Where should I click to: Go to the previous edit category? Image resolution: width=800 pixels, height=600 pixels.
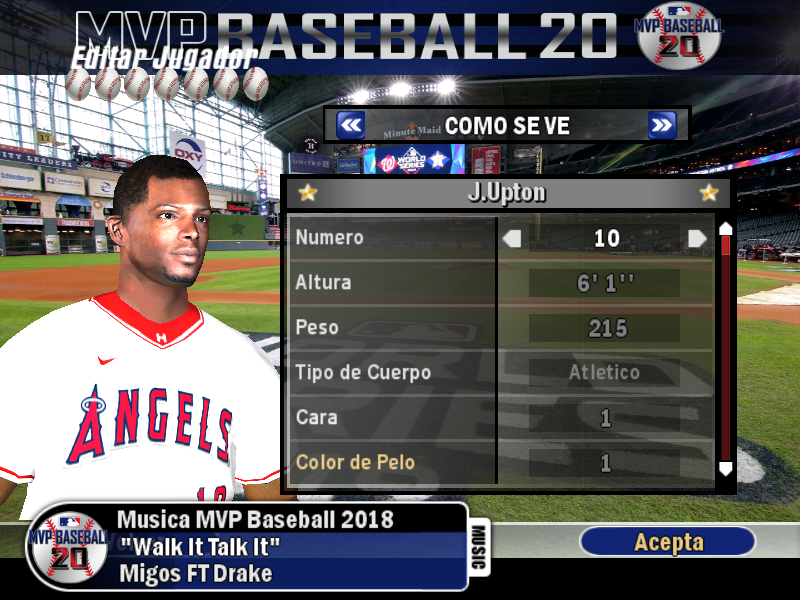(x=350, y=125)
